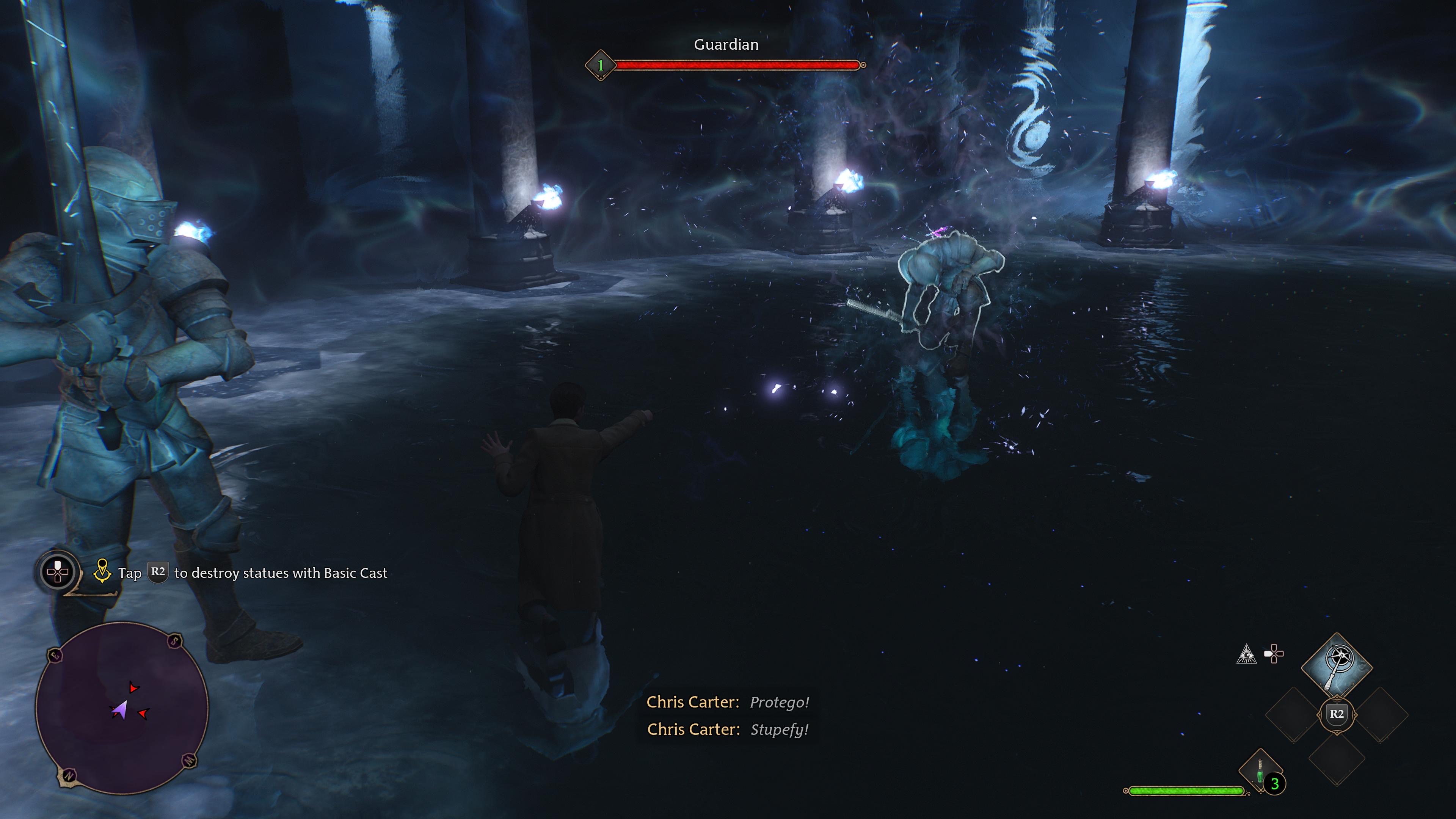Click the D-pad icon beside the Revelio eye

click(1274, 653)
